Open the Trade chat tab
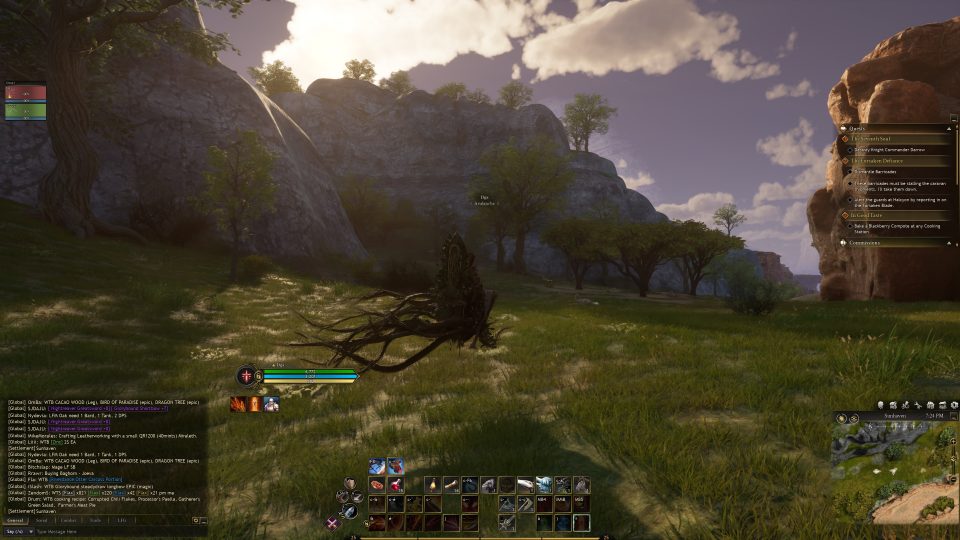960x540 pixels. pos(95,520)
